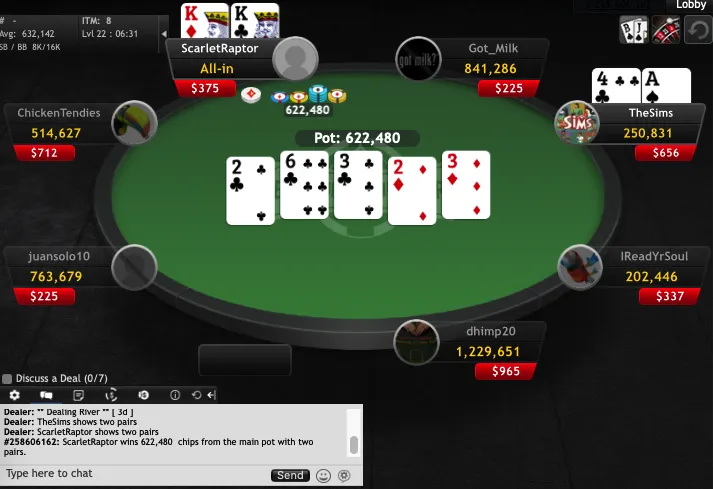Screen dimensions: 713x489
Task: Open the info tab above chat
Action: click(x=175, y=396)
